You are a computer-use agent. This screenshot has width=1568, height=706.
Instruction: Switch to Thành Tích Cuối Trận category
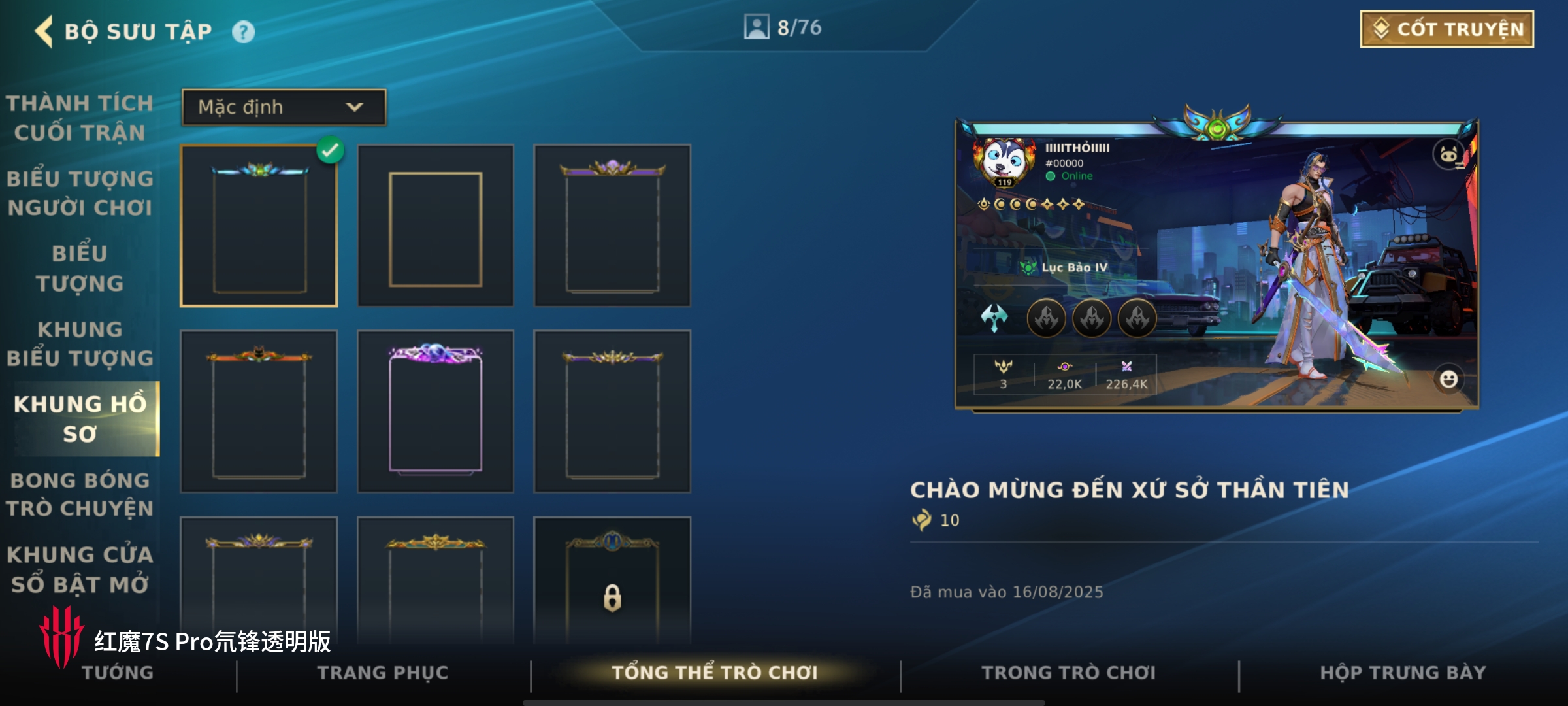tap(80, 118)
